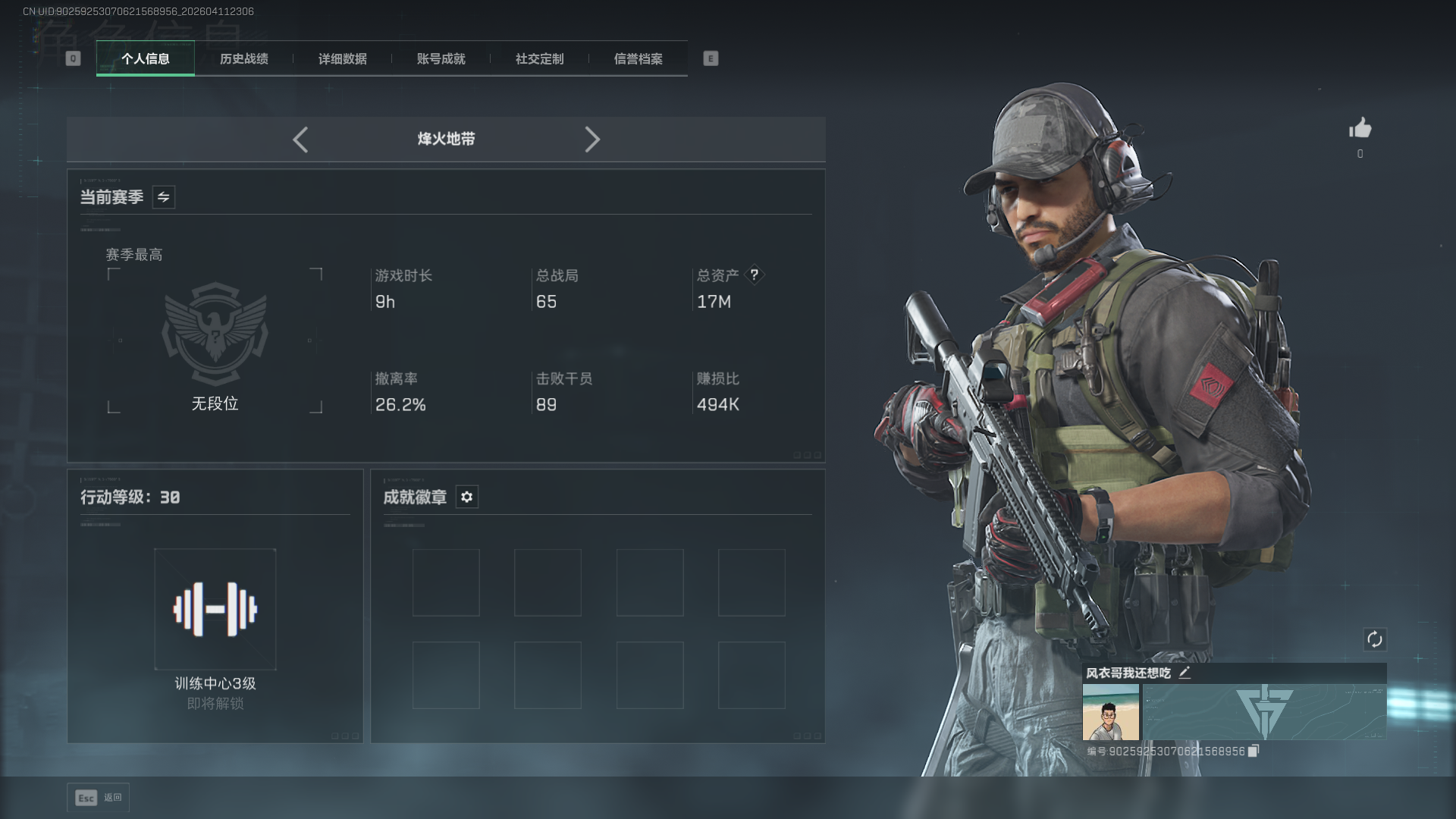
Task: Give a thumbs-up like to the profile
Action: (x=1360, y=128)
